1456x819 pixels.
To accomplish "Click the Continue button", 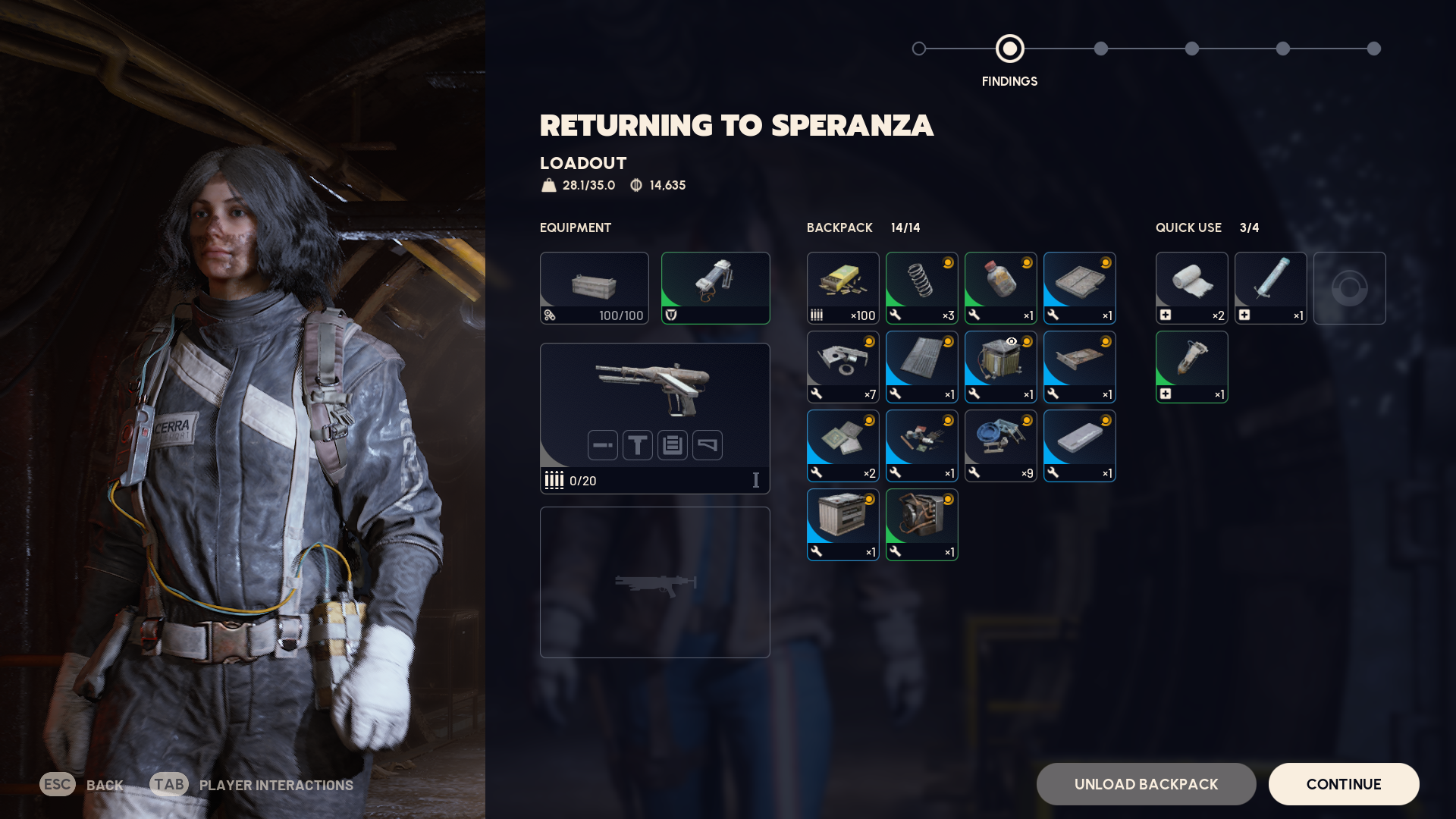I will pyautogui.click(x=1343, y=784).
